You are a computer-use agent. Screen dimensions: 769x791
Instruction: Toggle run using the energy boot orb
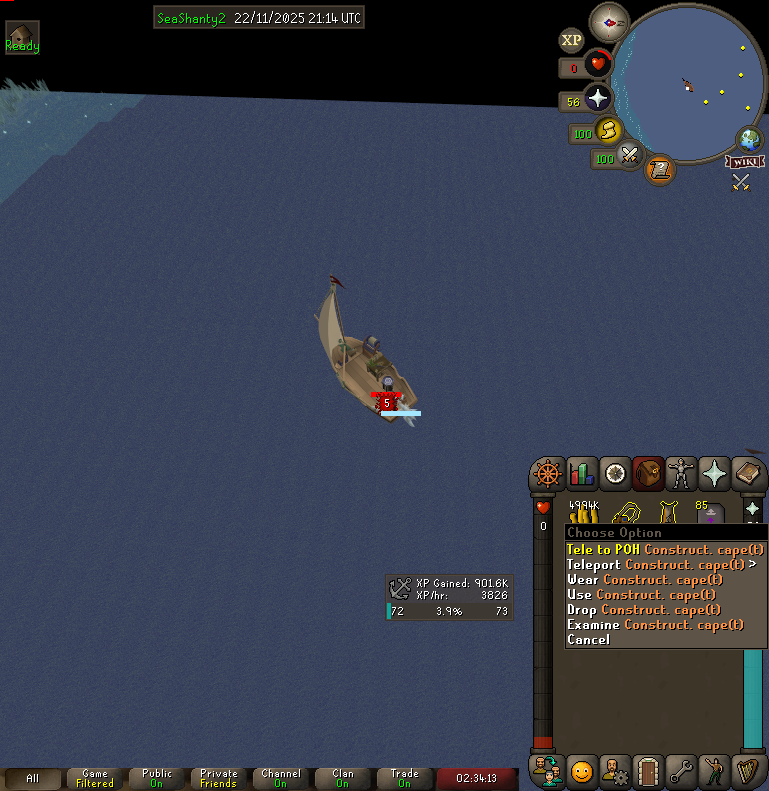coord(608,131)
